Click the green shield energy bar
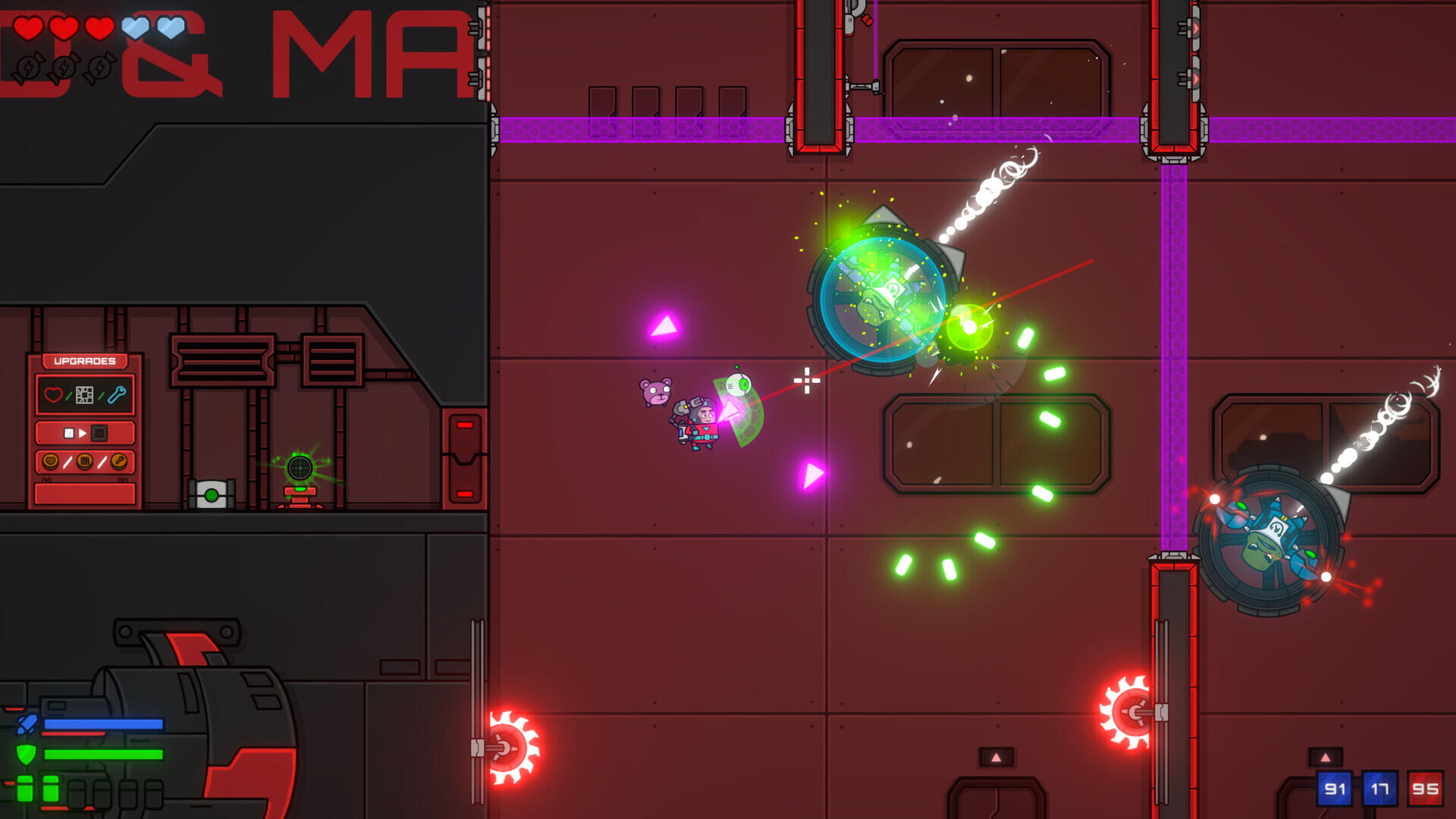The image size is (1456, 819). pyautogui.click(x=102, y=754)
